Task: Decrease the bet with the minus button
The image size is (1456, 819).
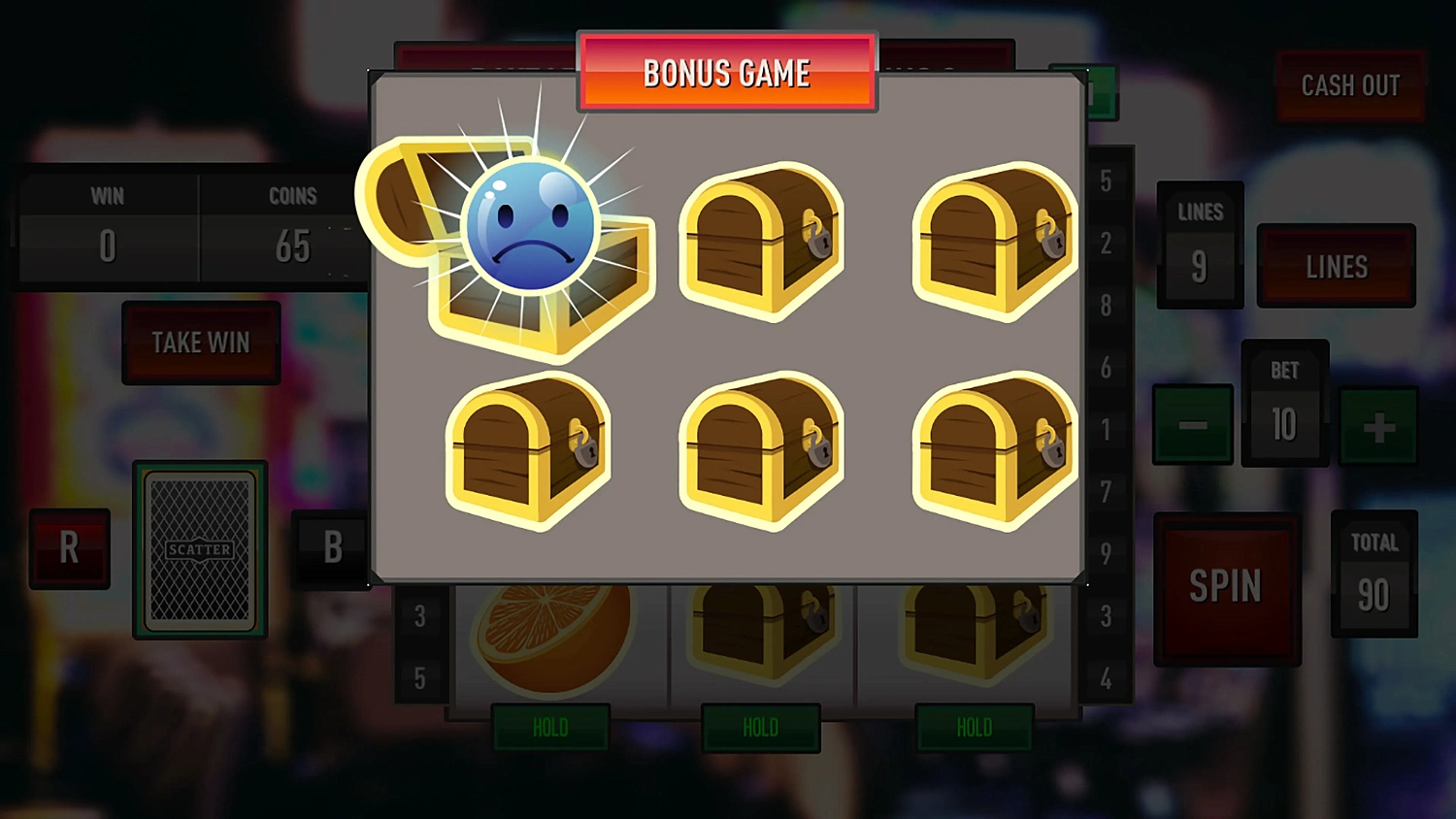Action: pos(1194,425)
